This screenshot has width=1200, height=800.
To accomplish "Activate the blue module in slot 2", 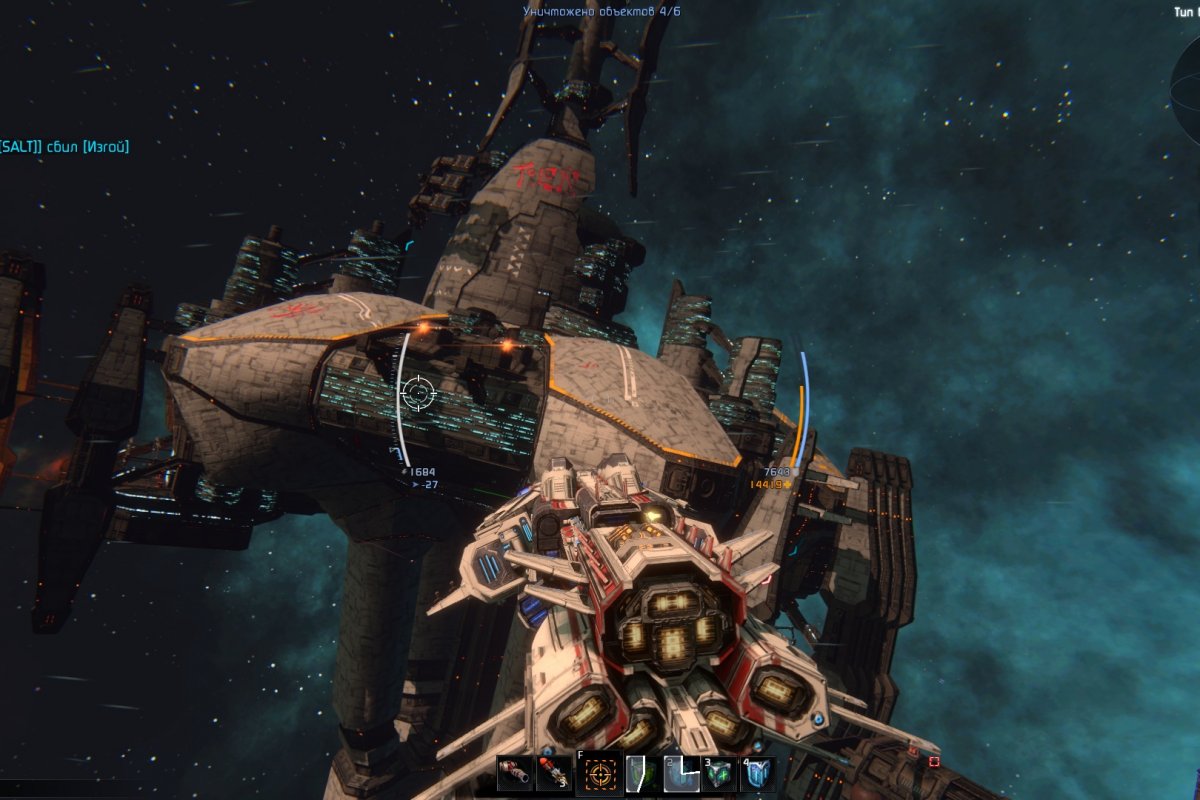I will (681, 775).
